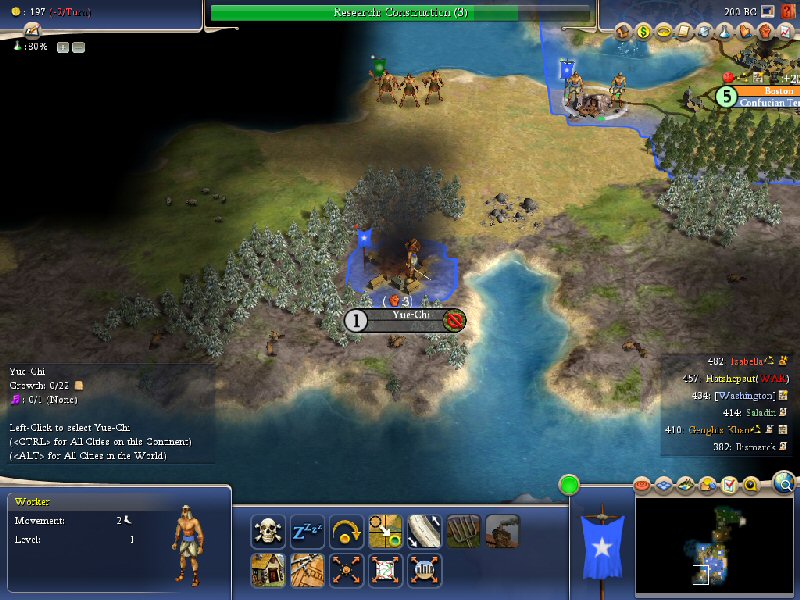Open the Finance Advisor dollar icon
The width and height of the screenshot is (800, 600).
point(643,32)
